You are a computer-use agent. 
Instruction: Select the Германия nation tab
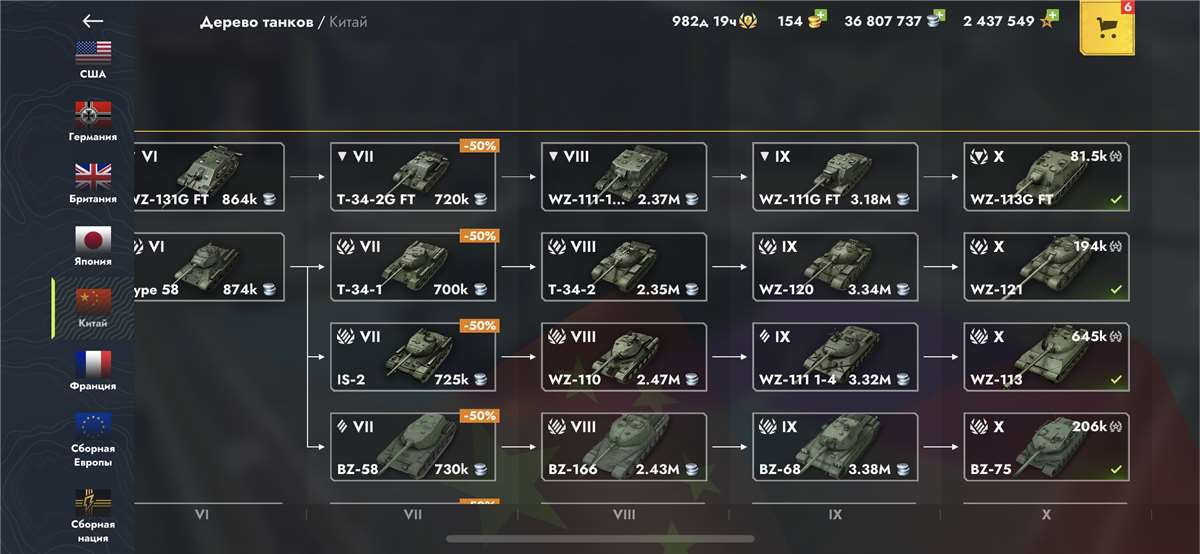[x=93, y=120]
